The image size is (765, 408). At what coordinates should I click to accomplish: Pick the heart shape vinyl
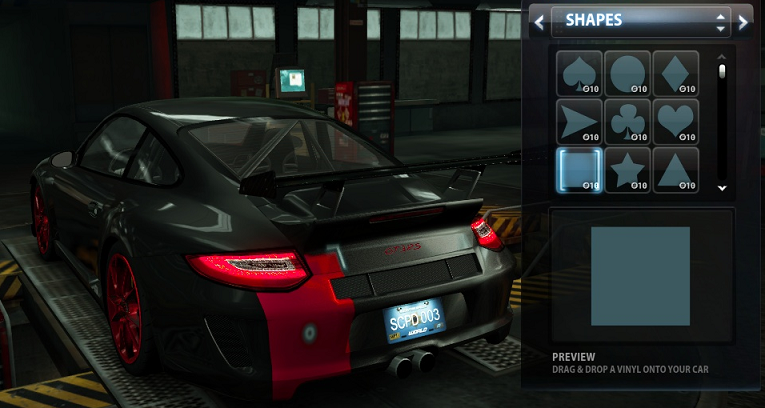pos(676,121)
